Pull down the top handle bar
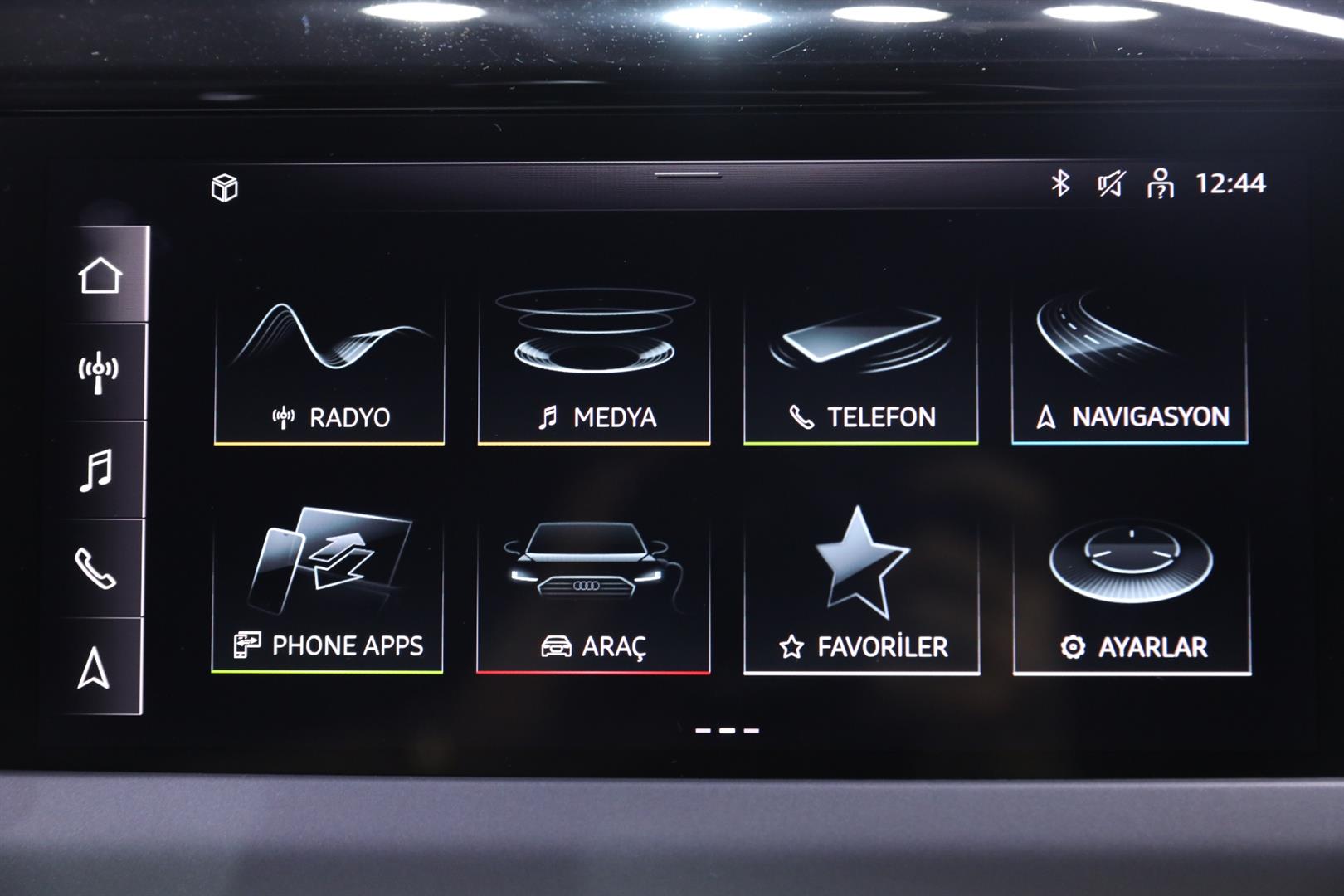The width and height of the screenshot is (1344, 896). click(687, 174)
